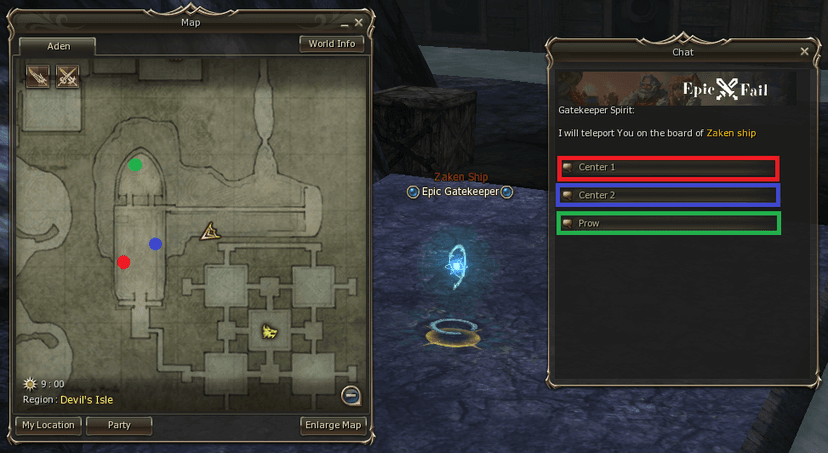Toggle the single sword map filter icon
The width and height of the screenshot is (828, 453).
click(x=38, y=76)
